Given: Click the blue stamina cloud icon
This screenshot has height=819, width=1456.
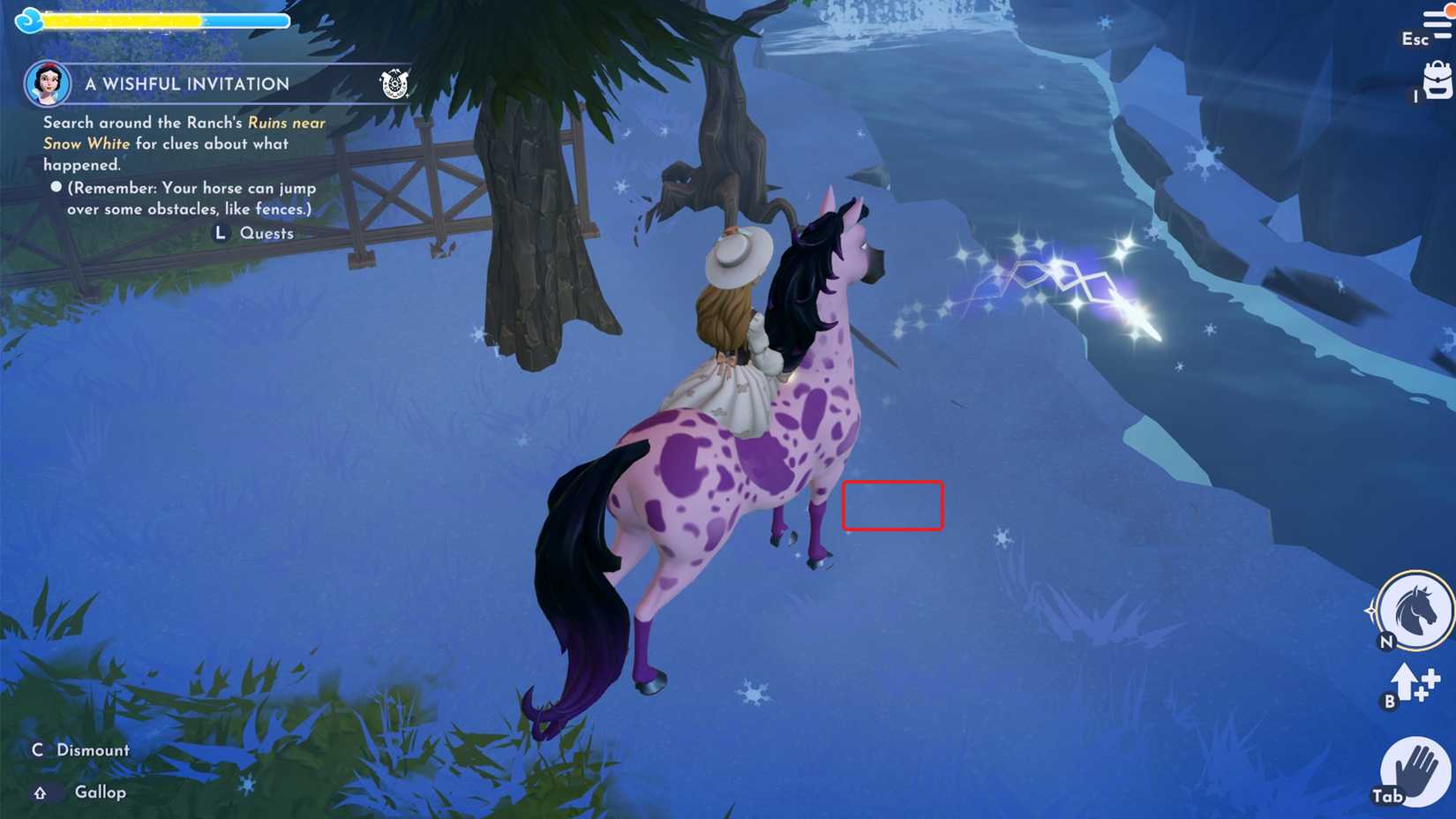Looking at the screenshot, I should [28, 19].
